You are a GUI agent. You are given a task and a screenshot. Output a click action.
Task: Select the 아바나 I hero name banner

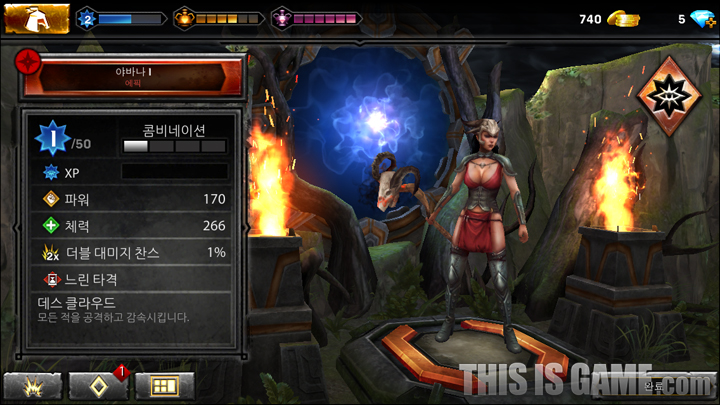coord(132,77)
